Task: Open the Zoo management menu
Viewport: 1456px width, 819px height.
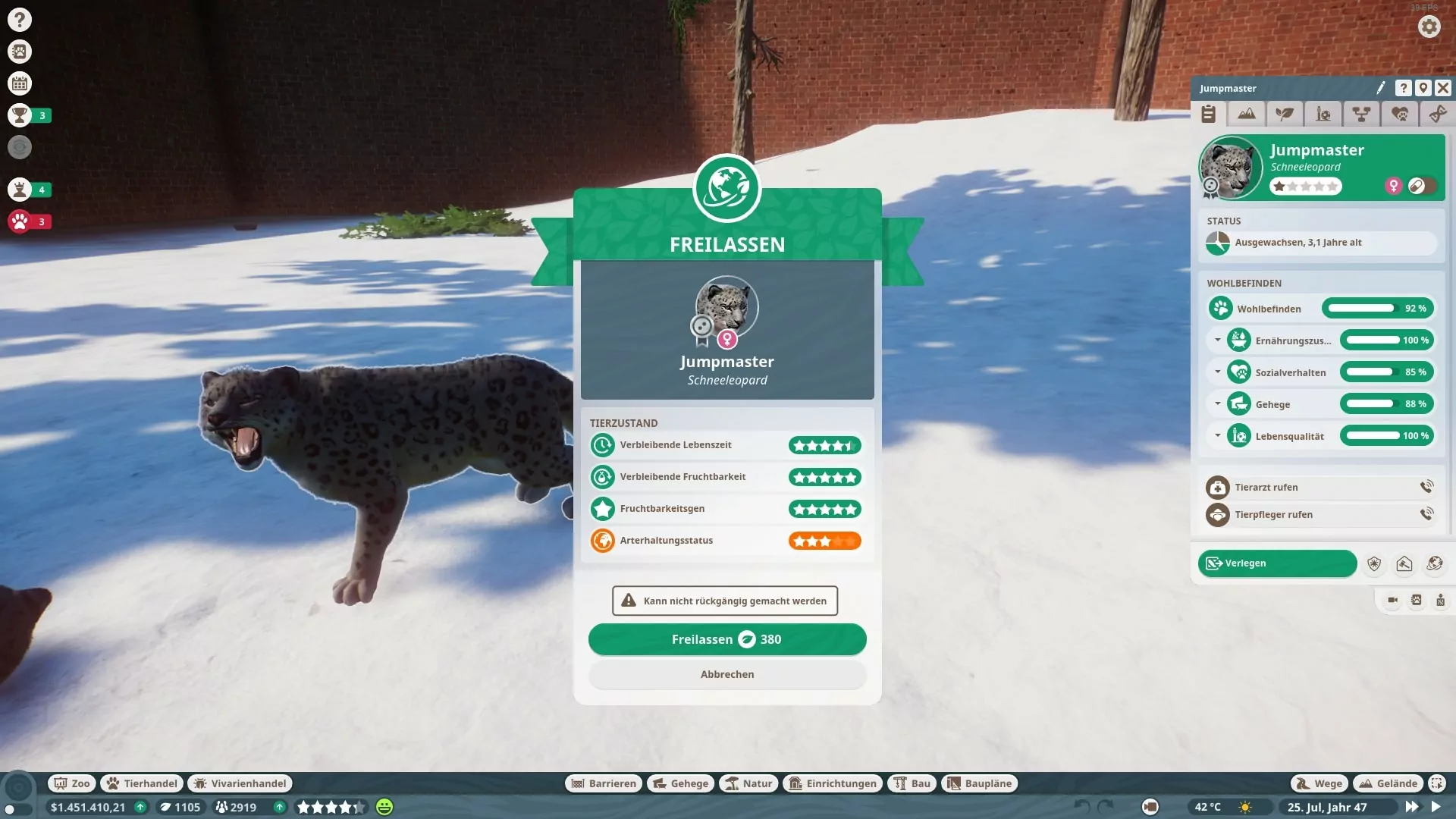Action: point(71,783)
